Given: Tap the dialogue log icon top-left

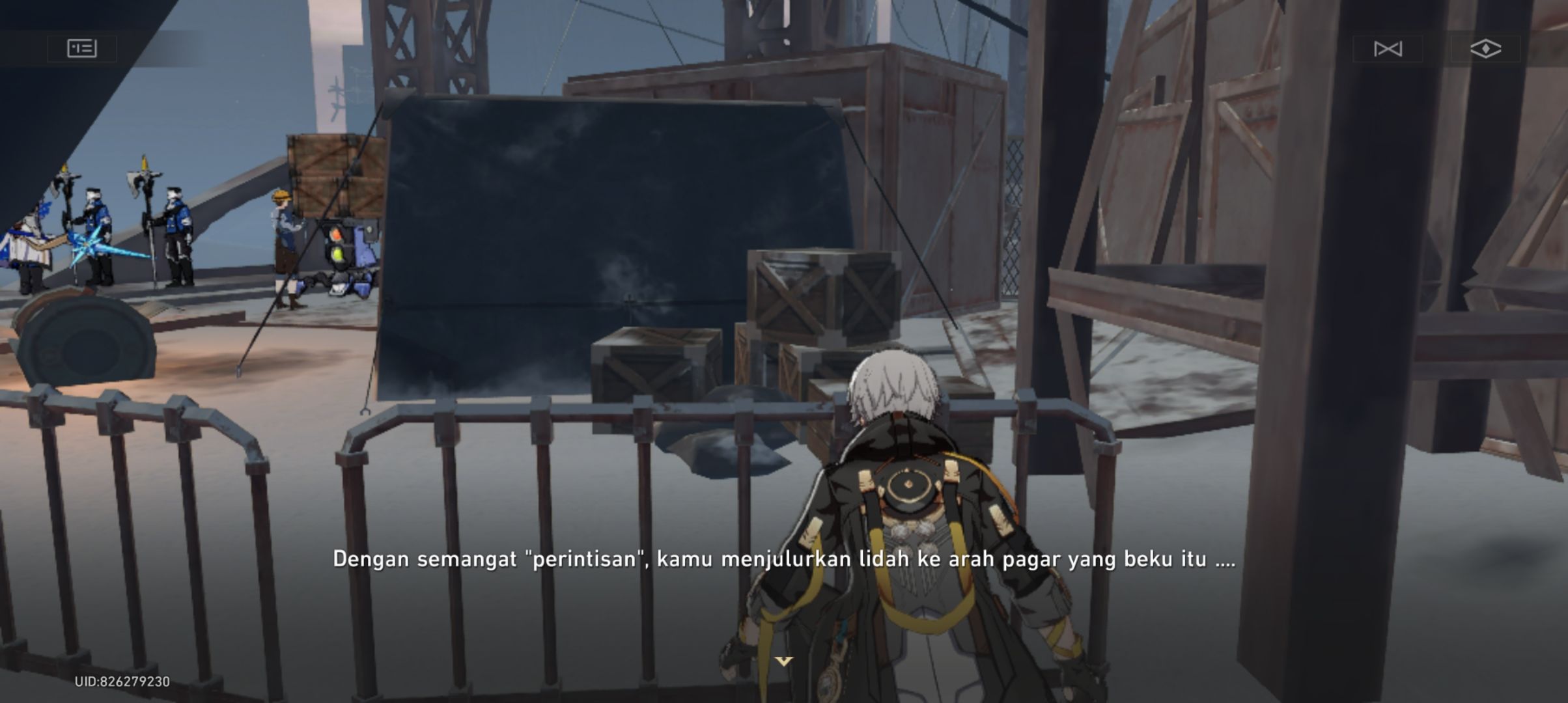Looking at the screenshot, I should (83, 49).
